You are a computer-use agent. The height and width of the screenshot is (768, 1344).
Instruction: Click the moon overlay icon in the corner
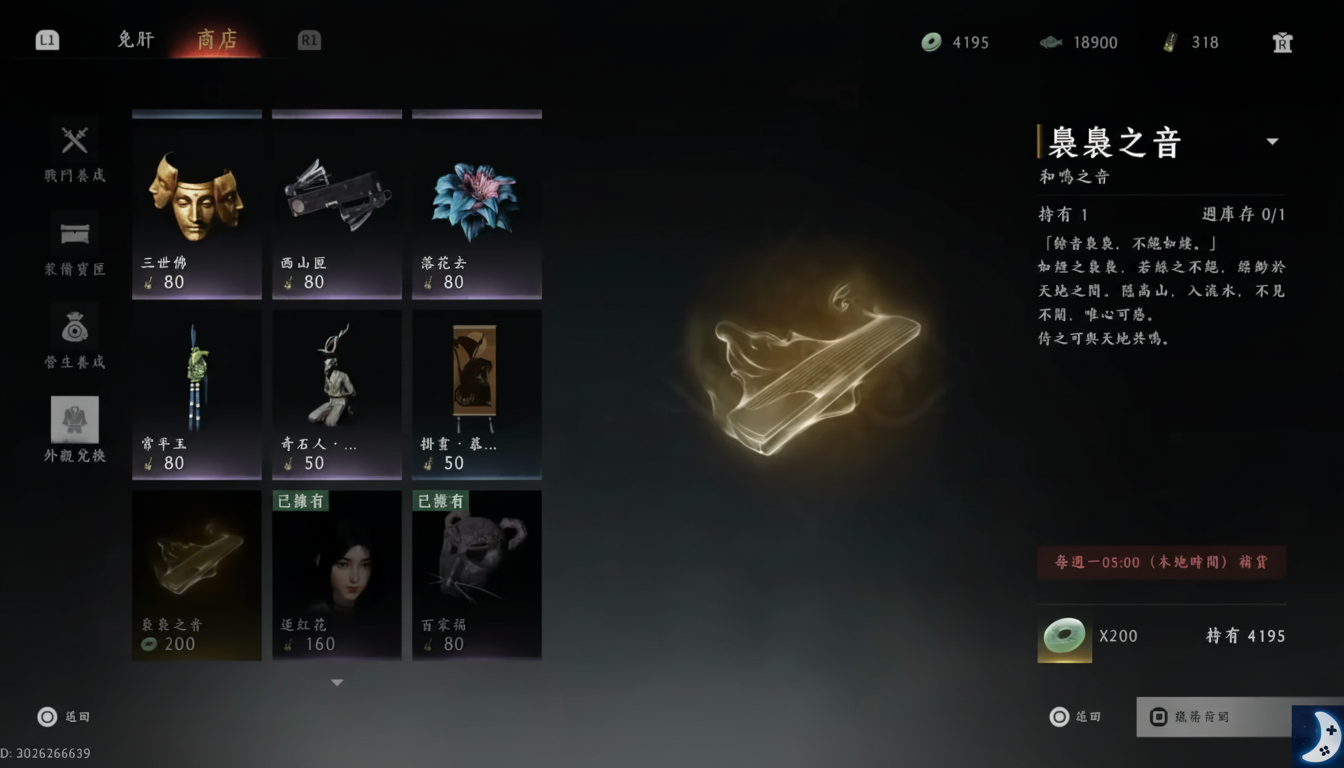(1322, 735)
